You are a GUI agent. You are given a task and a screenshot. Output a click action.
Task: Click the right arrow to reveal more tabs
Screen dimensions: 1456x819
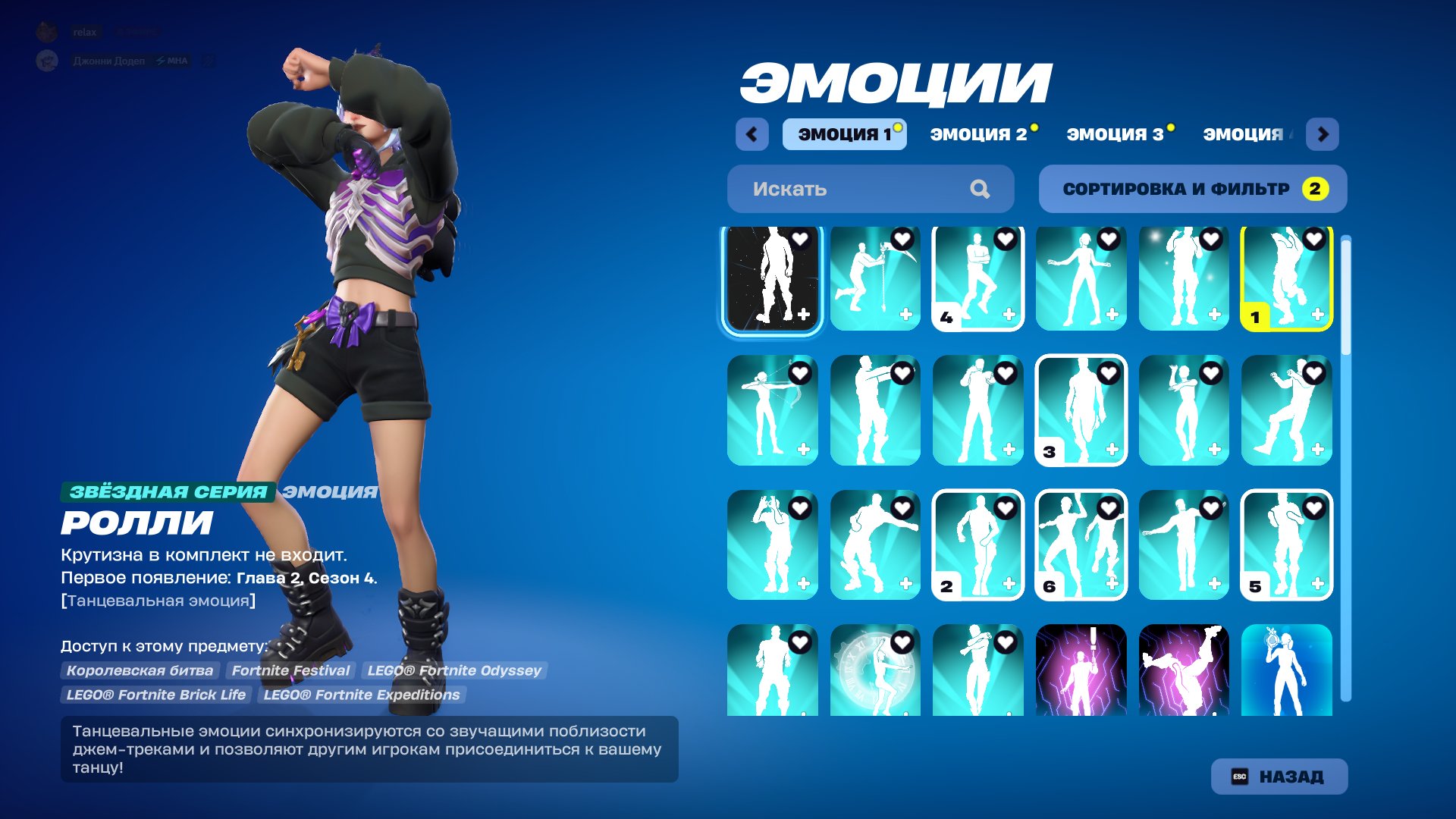click(x=1324, y=133)
